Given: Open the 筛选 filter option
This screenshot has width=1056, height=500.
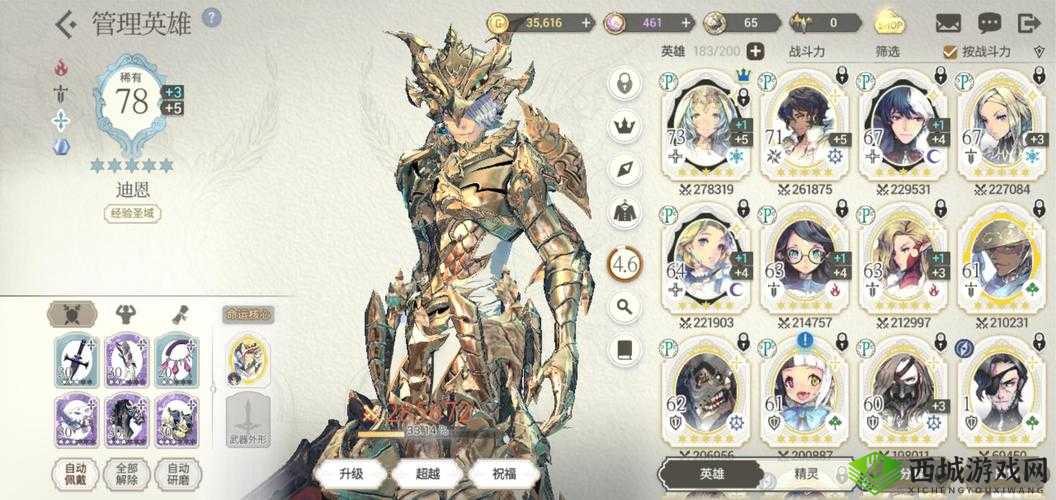Looking at the screenshot, I should point(859,51).
